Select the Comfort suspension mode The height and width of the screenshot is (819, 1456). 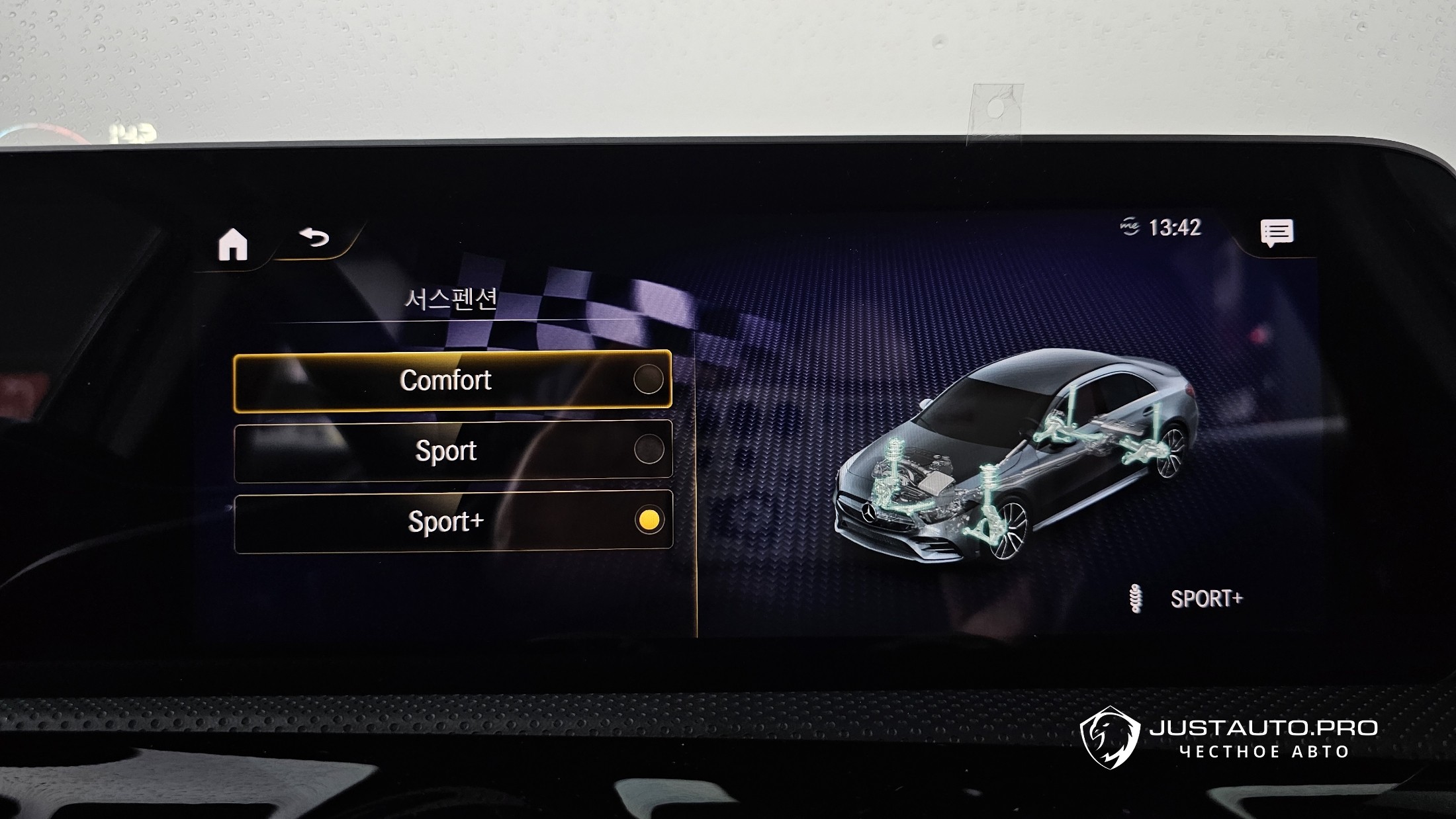coord(452,381)
